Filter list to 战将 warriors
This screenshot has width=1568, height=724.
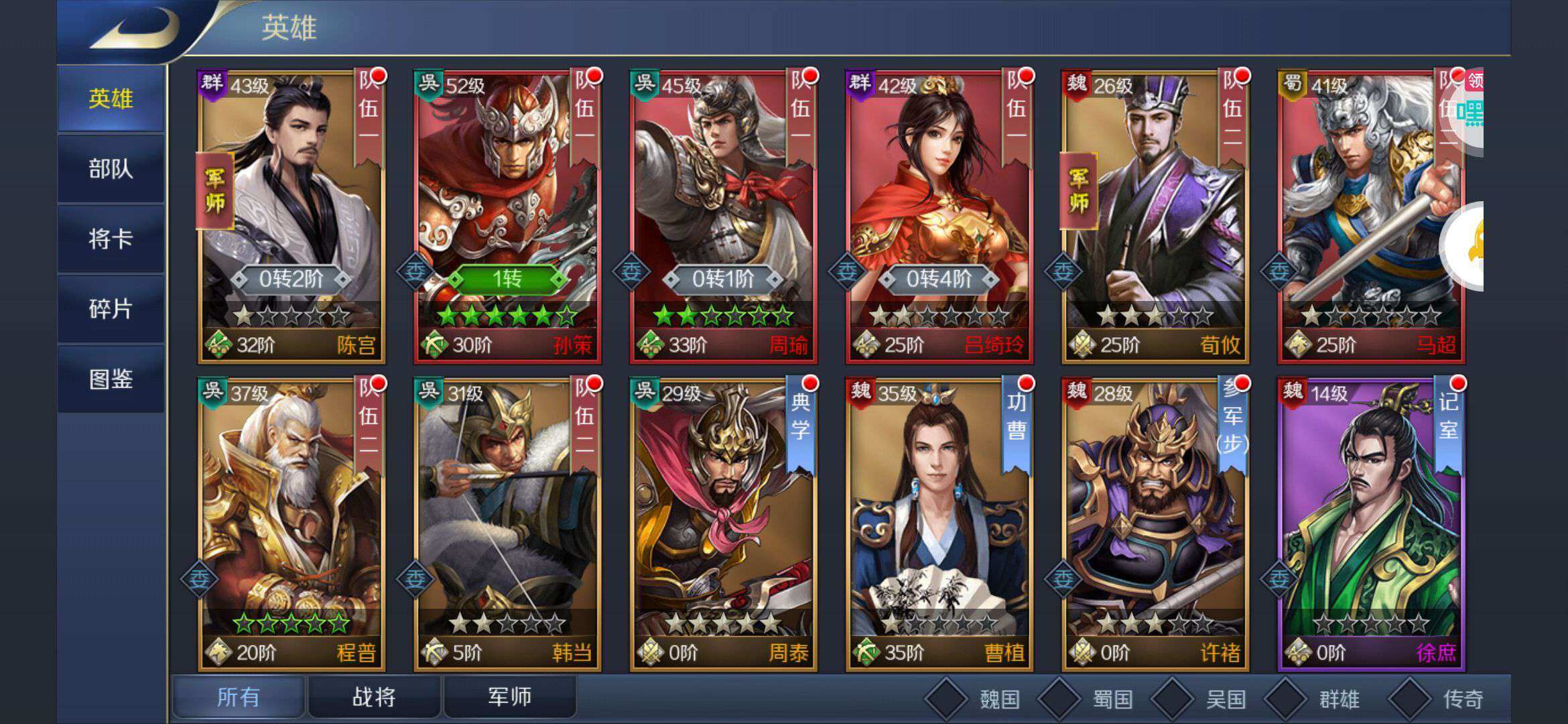click(x=374, y=697)
